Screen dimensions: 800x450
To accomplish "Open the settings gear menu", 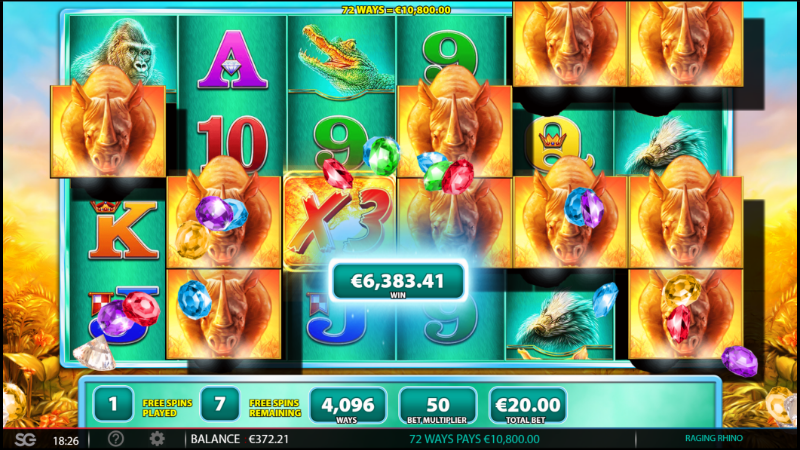I will pyautogui.click(x=157, y=439).
